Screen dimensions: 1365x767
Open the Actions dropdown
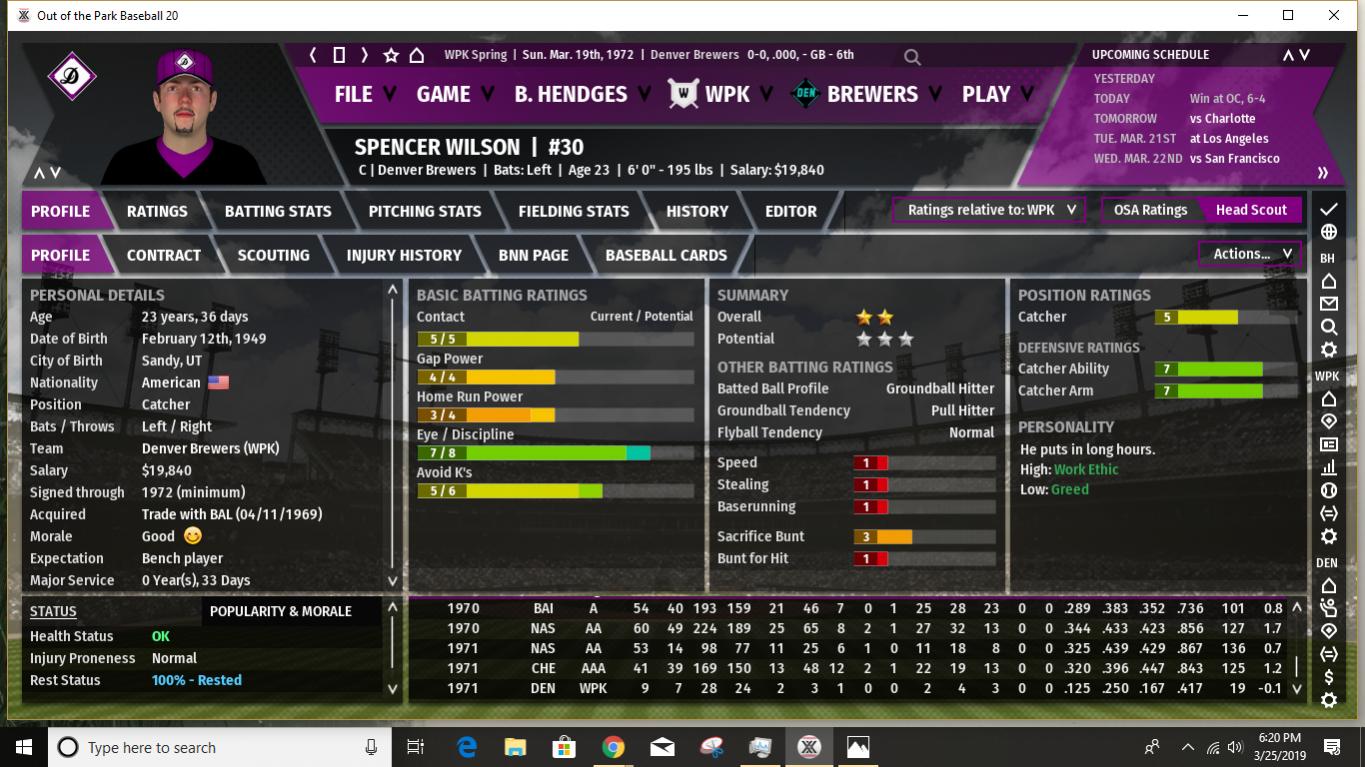(x=1250, y=254)
